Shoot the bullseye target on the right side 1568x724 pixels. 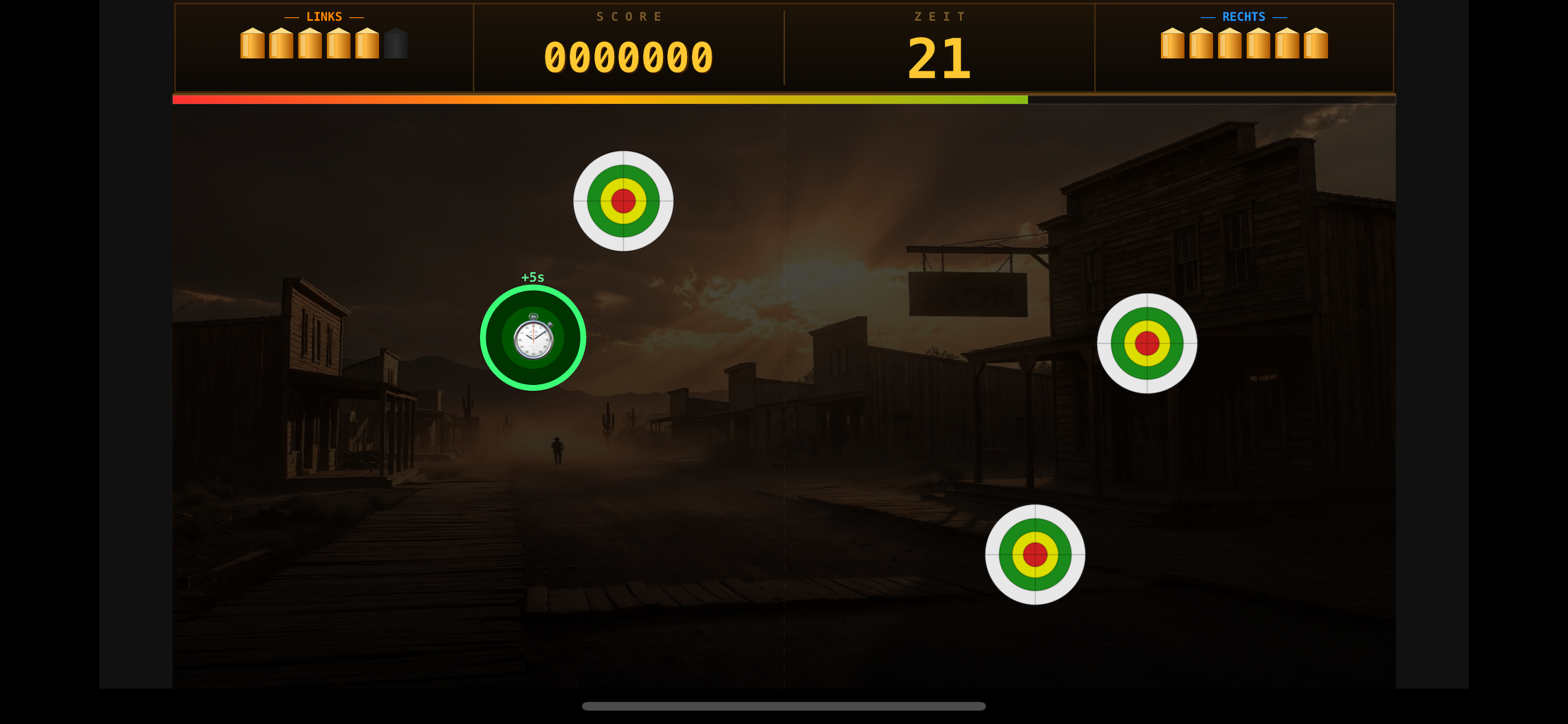tap(1147, 344)
